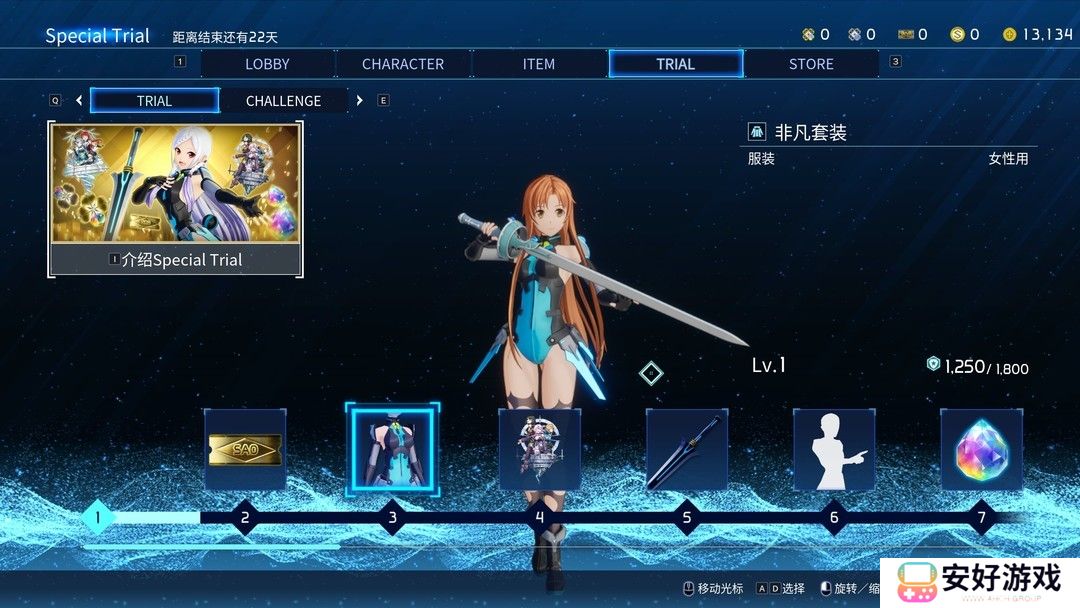Click the left arrow beside TRIAL sub-tab
Screen dimensions: 1080x608
(79, 101)
